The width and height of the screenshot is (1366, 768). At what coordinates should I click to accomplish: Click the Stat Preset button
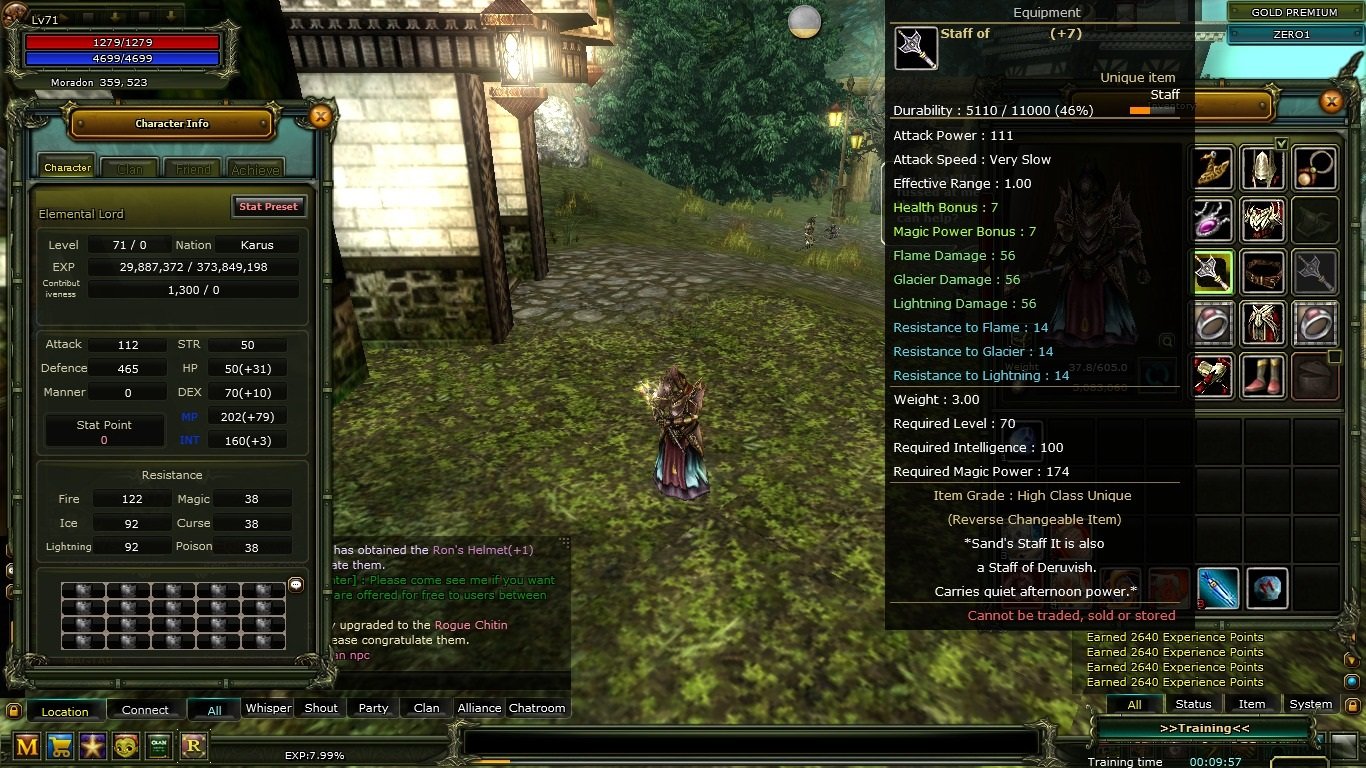(x=268, y=206)
